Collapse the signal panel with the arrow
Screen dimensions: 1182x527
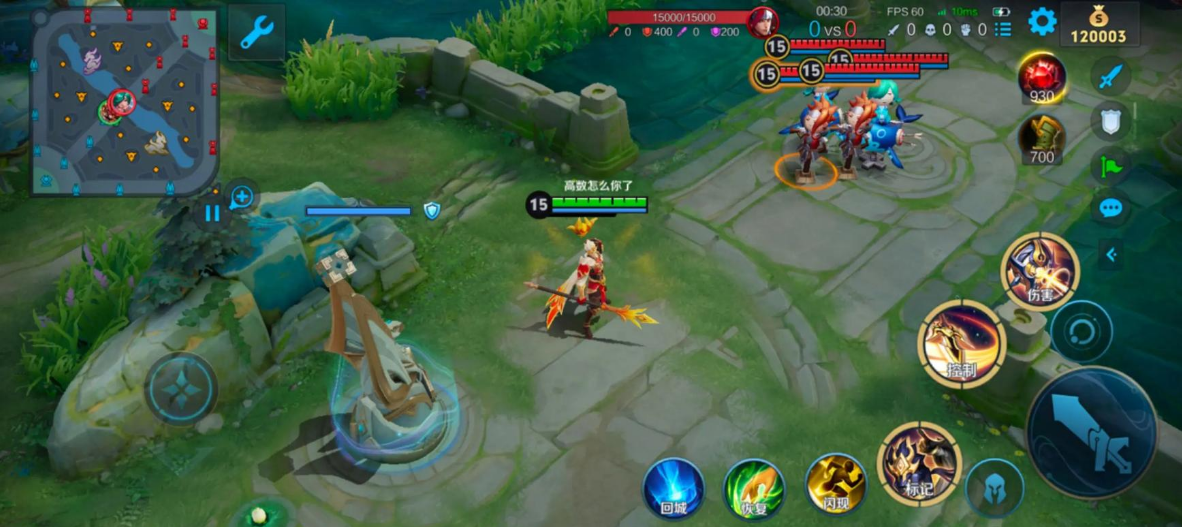tap(1111, 255)
